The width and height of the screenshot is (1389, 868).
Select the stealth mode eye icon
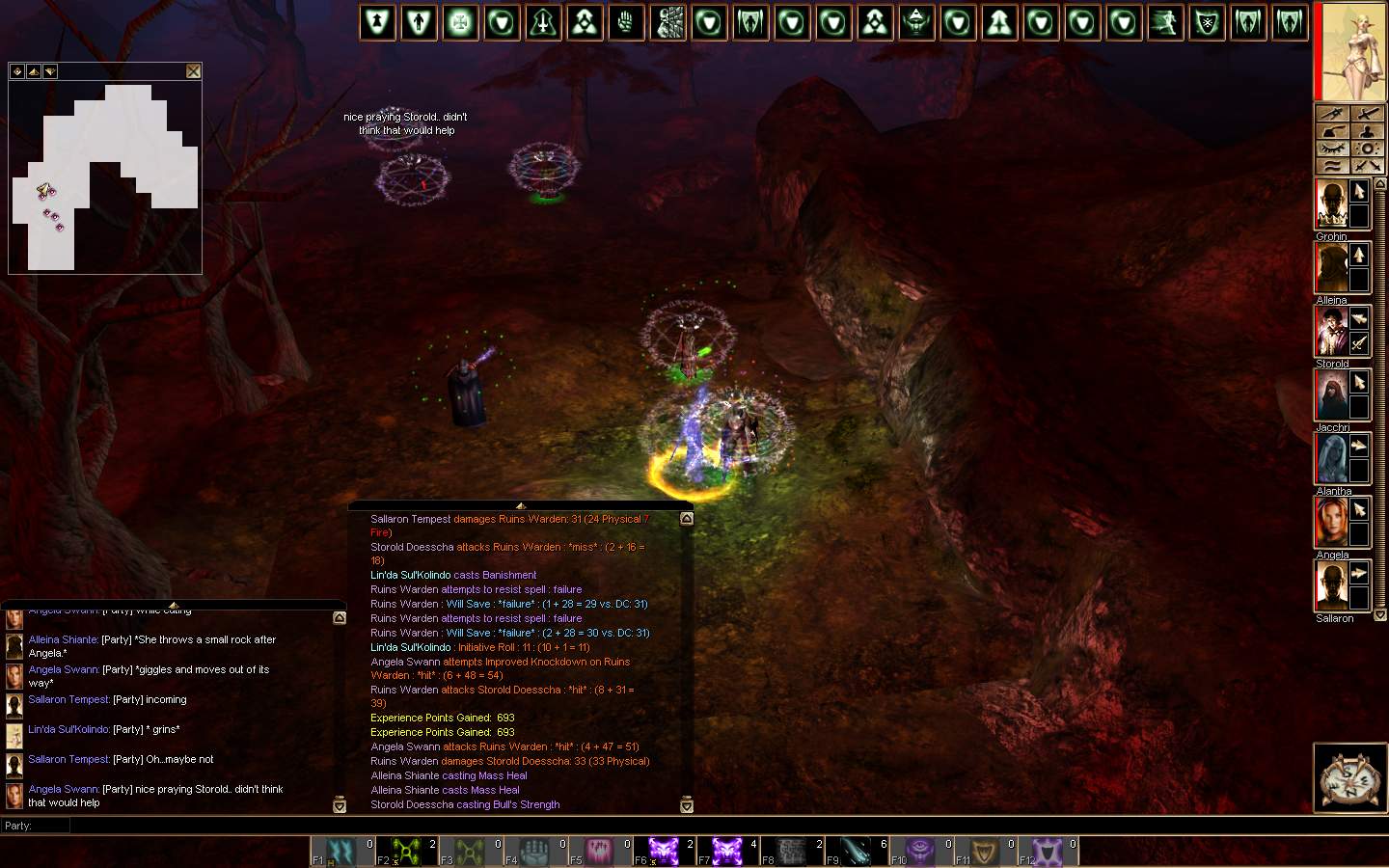point(1334,149)
